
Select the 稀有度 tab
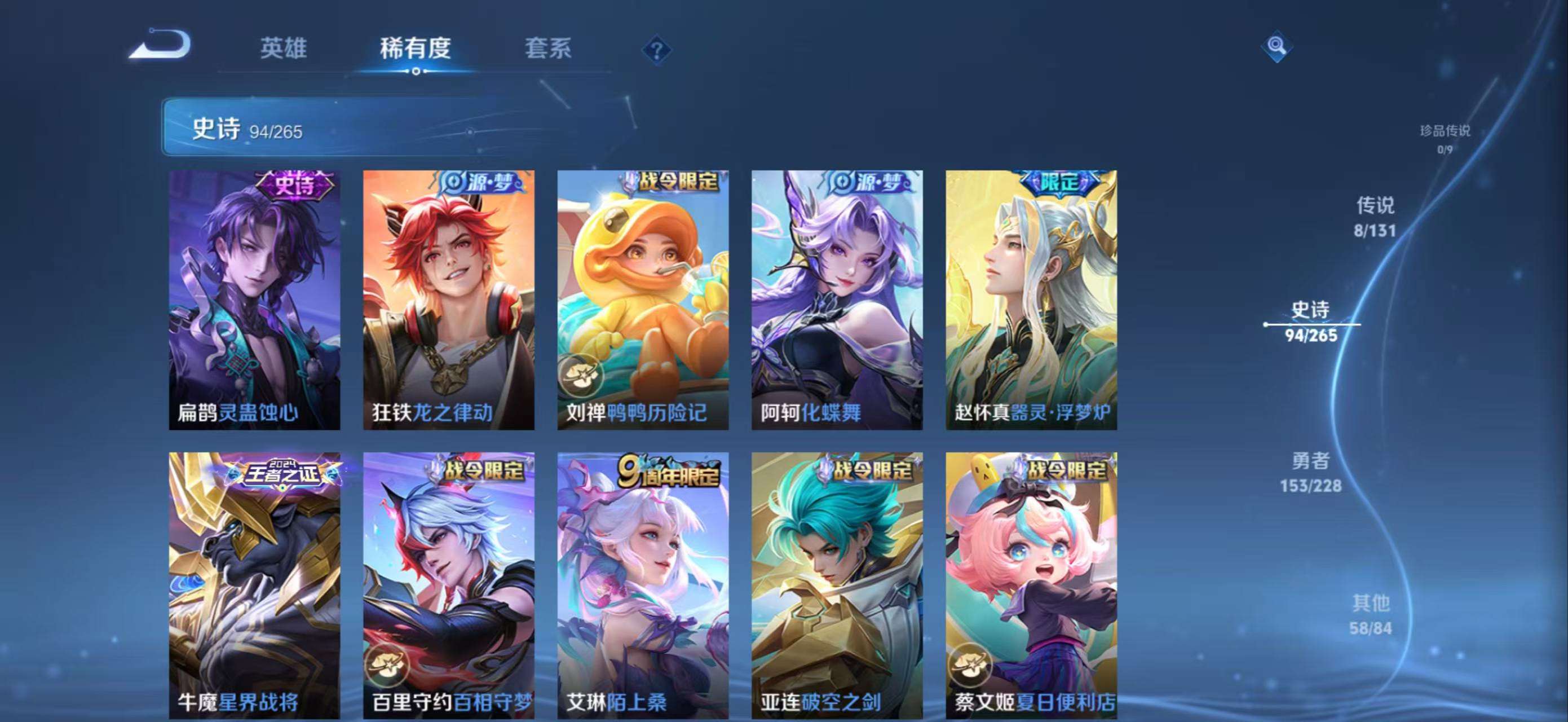coord(415,48)
